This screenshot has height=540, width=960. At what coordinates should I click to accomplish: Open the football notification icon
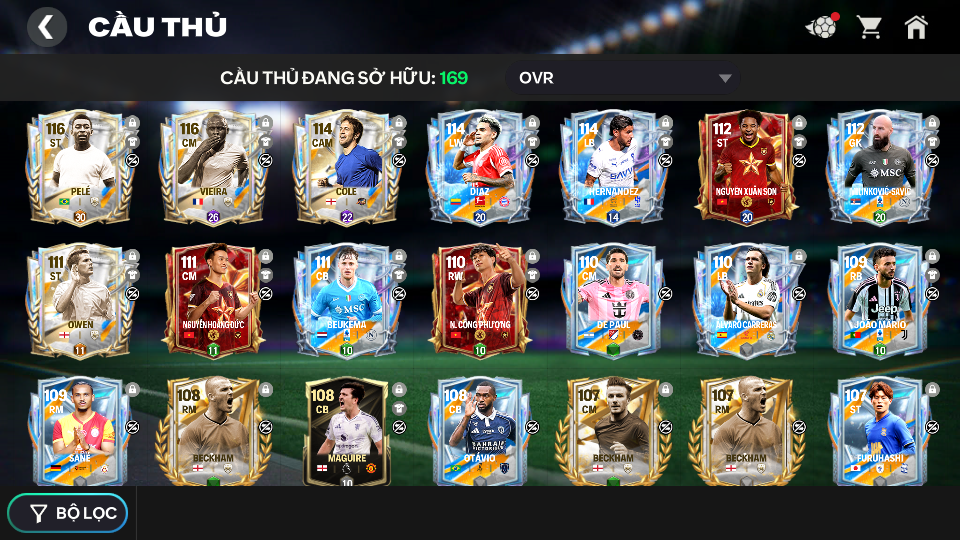coord(821,27)
